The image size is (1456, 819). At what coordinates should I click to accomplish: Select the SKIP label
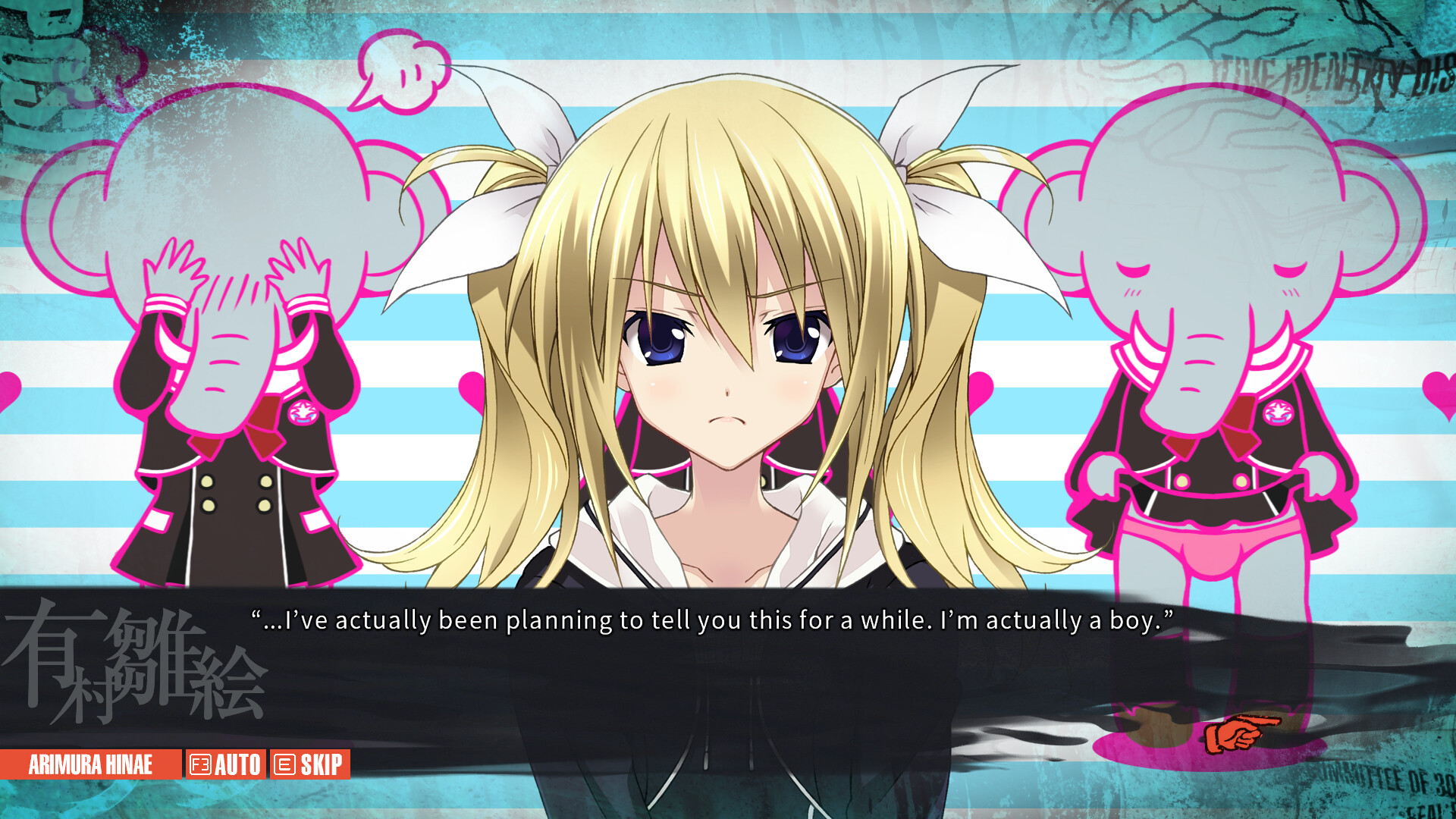(x=322, y=766)
